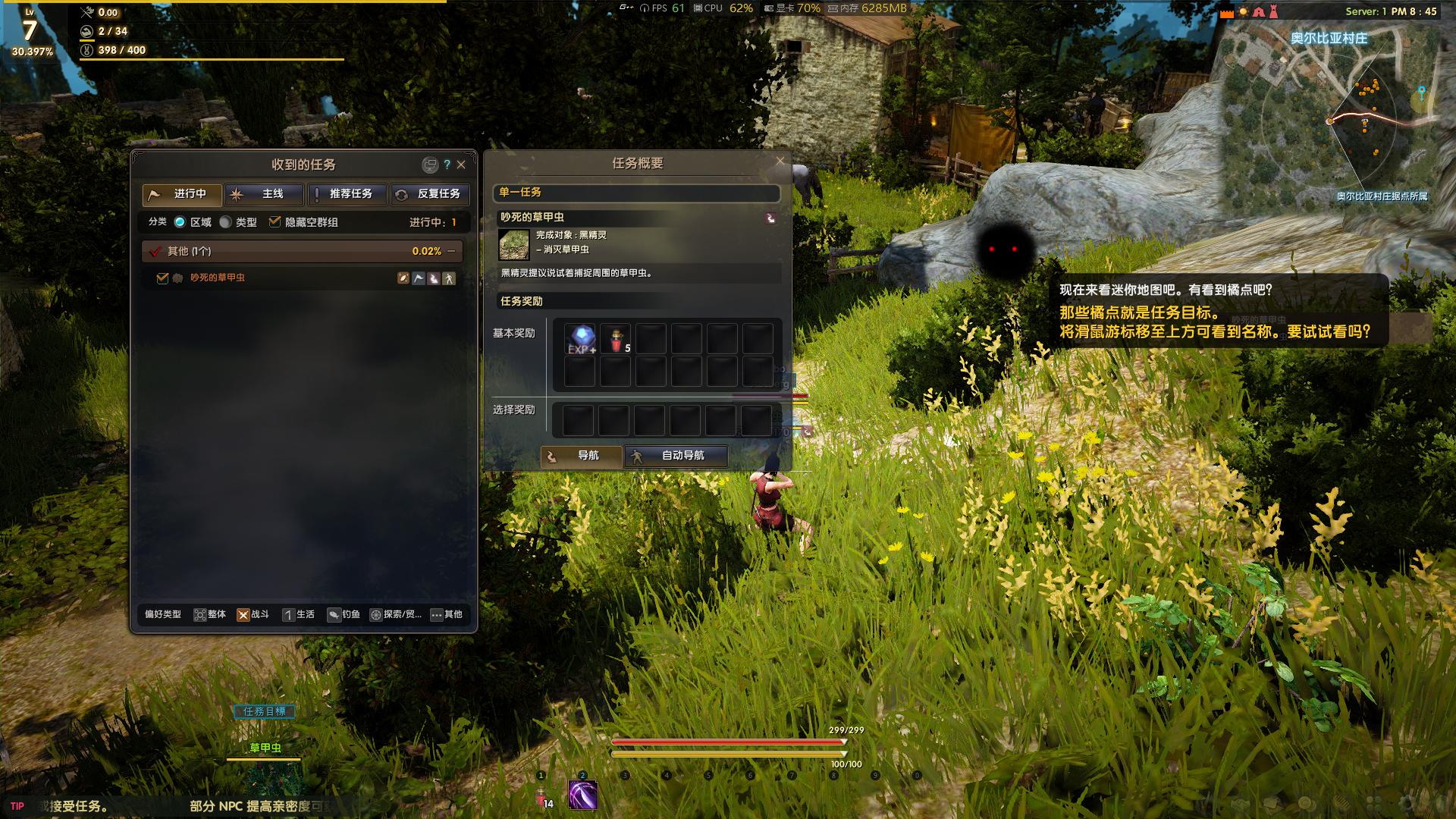Show the 推荐任务 recommended quests tab
The image size is (1456, 819).
(348, 194)
